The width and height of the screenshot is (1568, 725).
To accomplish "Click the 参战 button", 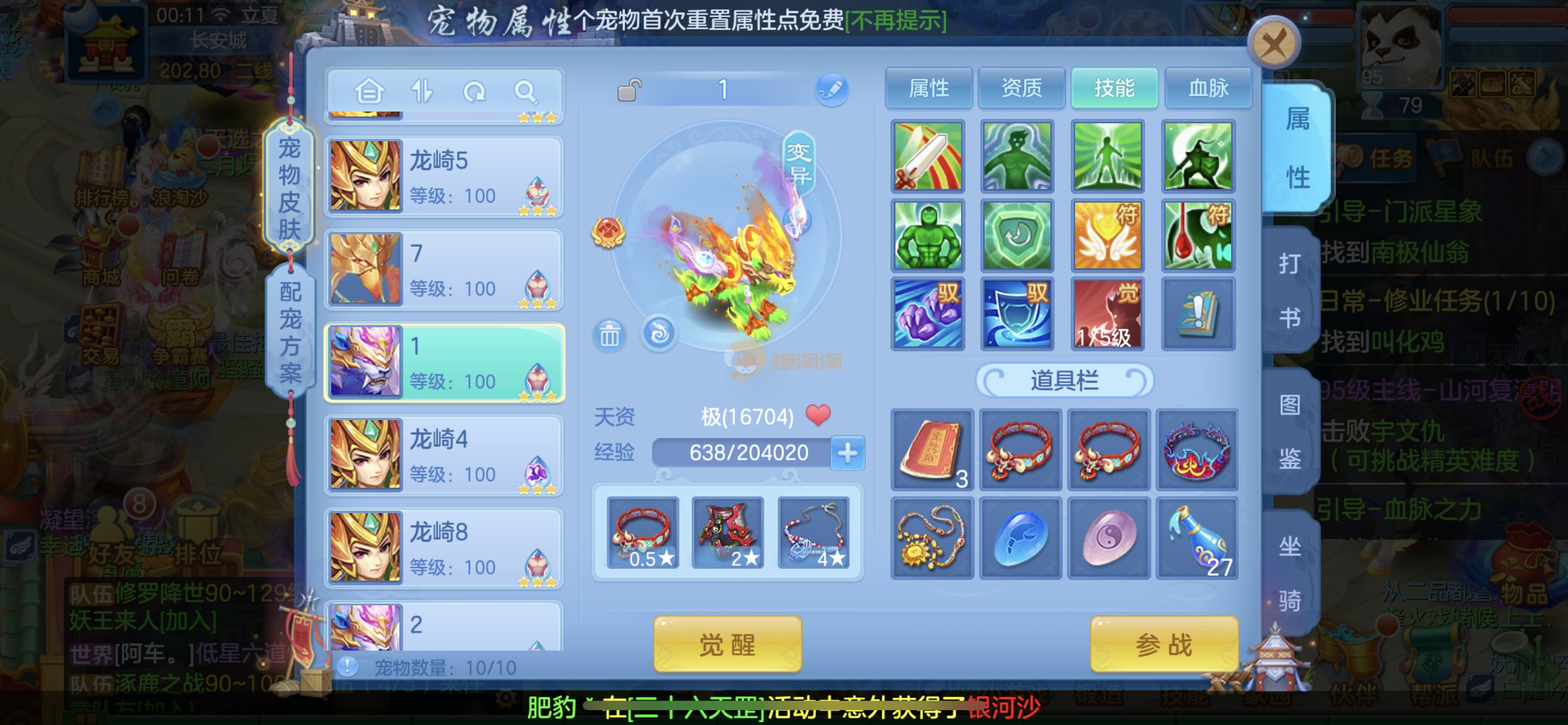I will point(1163,644).
